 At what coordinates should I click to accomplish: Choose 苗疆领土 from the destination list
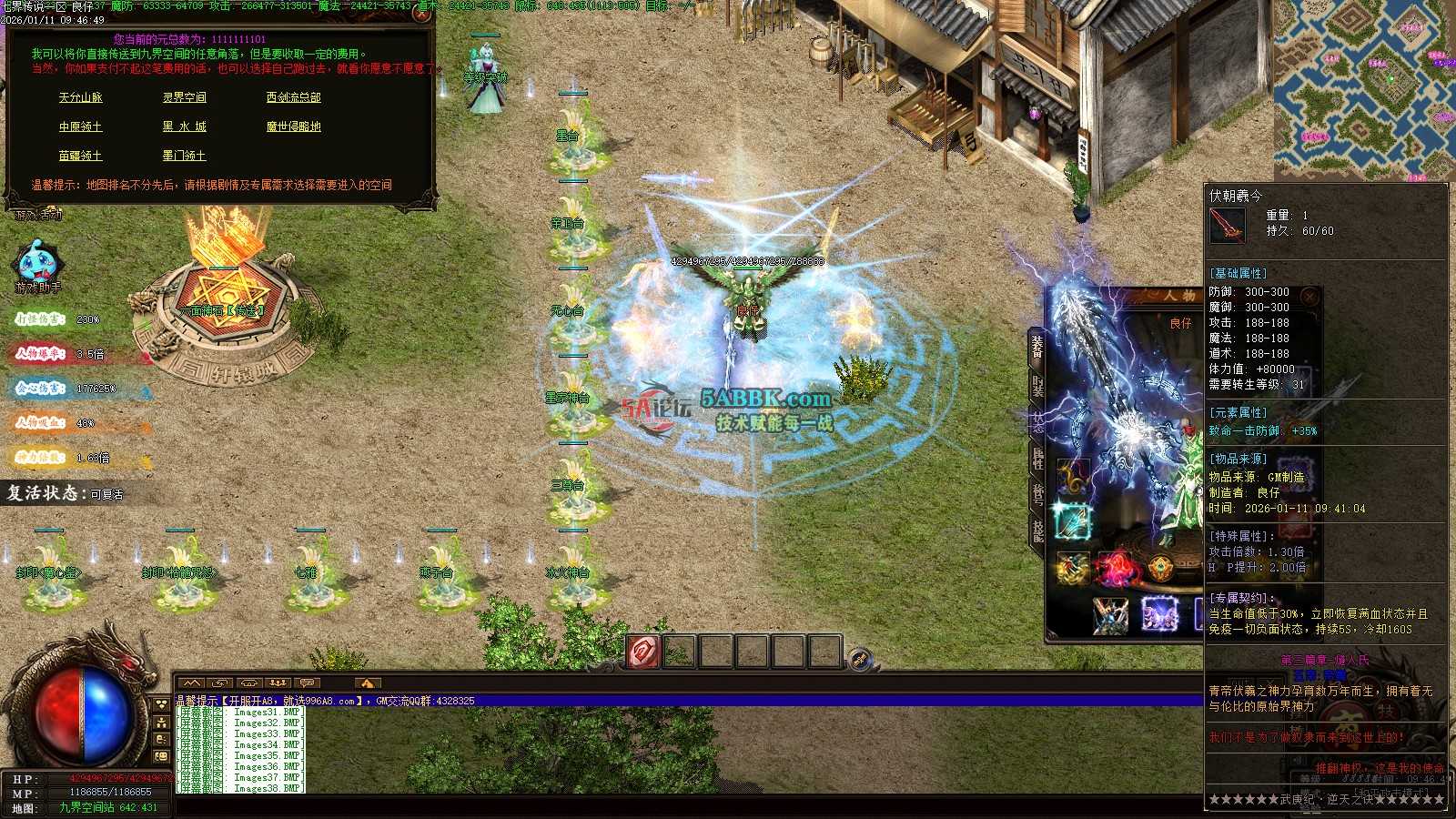tap(80, 156)
